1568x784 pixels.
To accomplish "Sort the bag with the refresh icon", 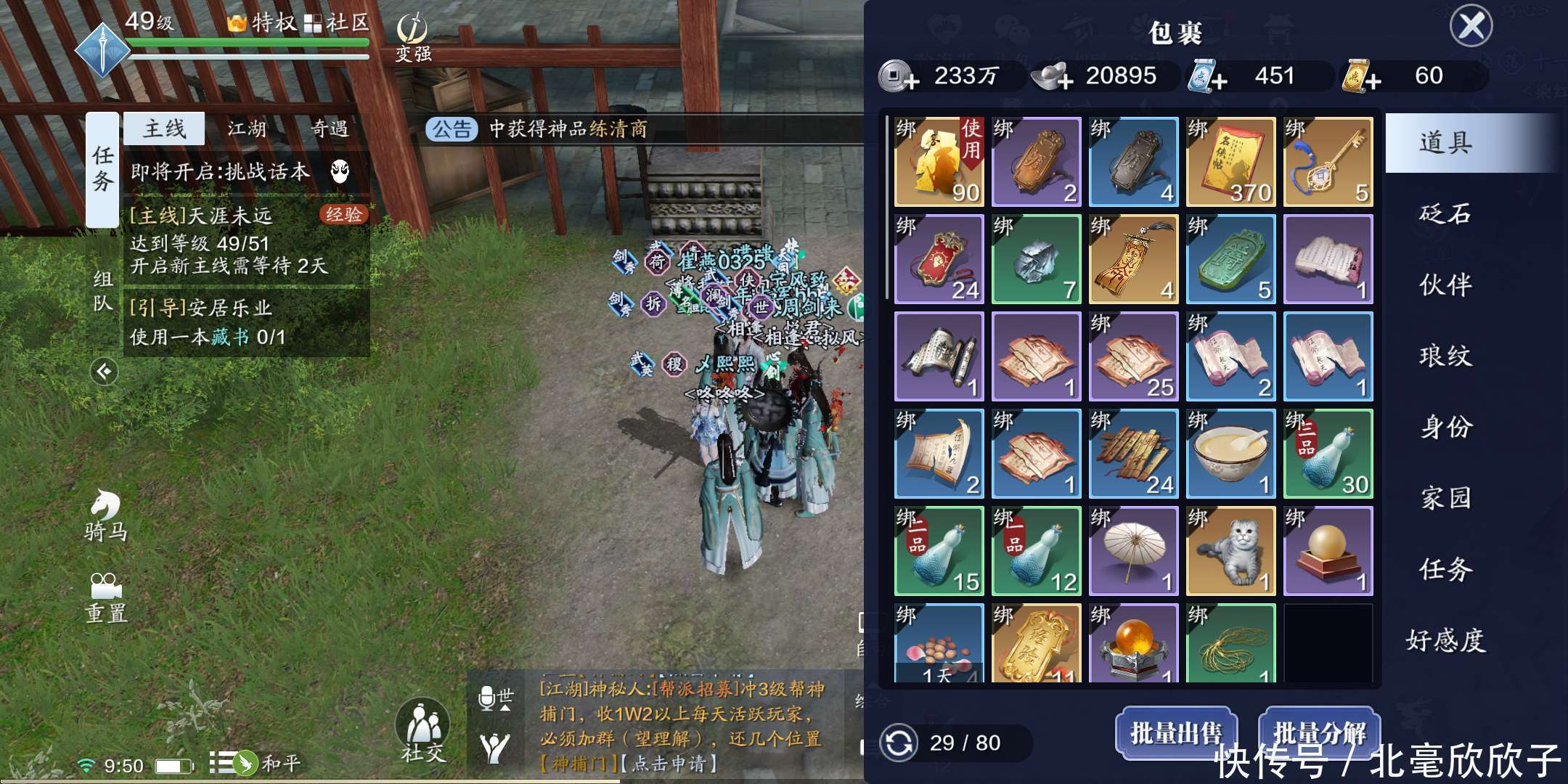I will tap(898, 743).
